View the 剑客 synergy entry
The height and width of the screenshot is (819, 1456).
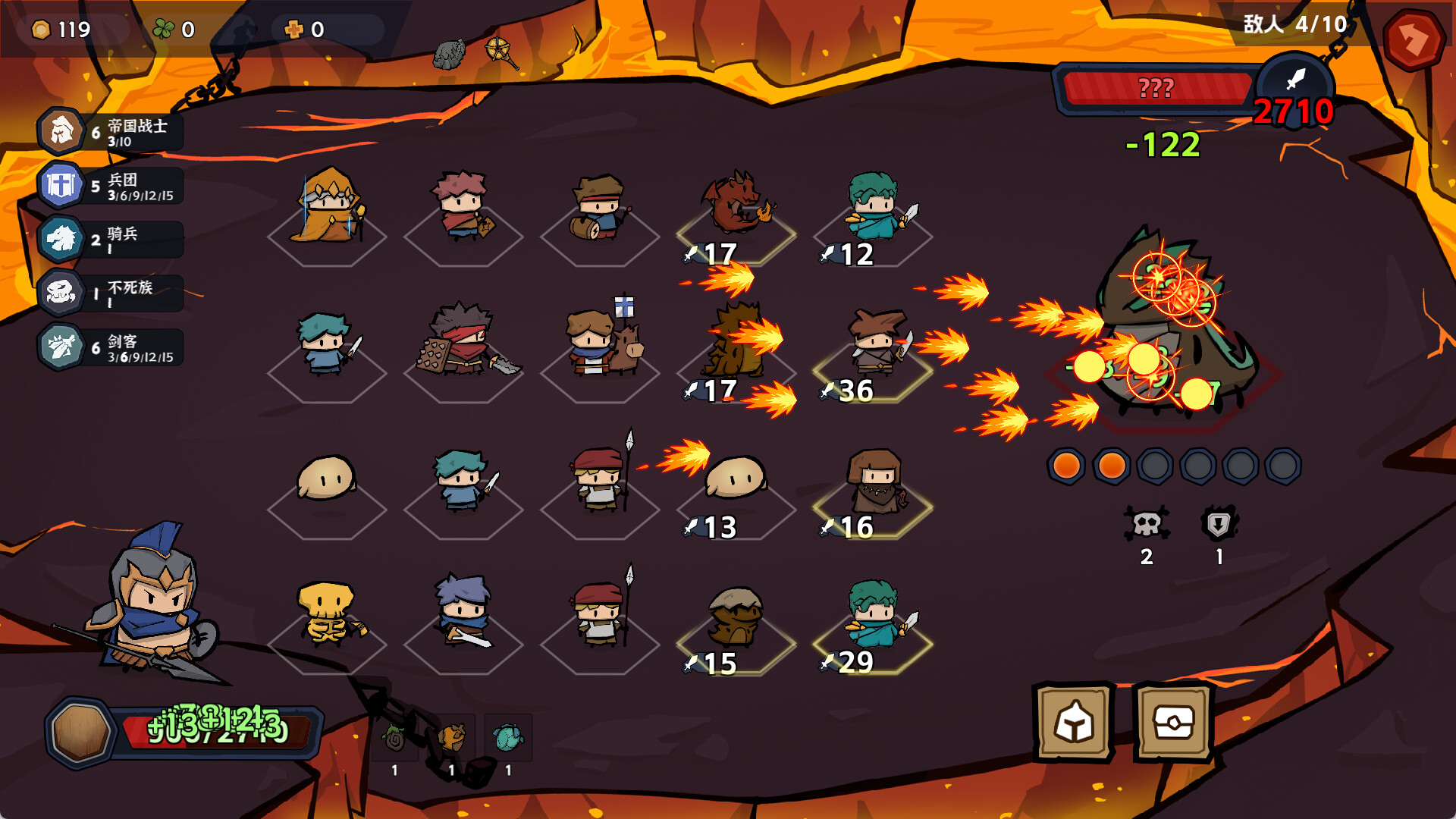point(111,347)
